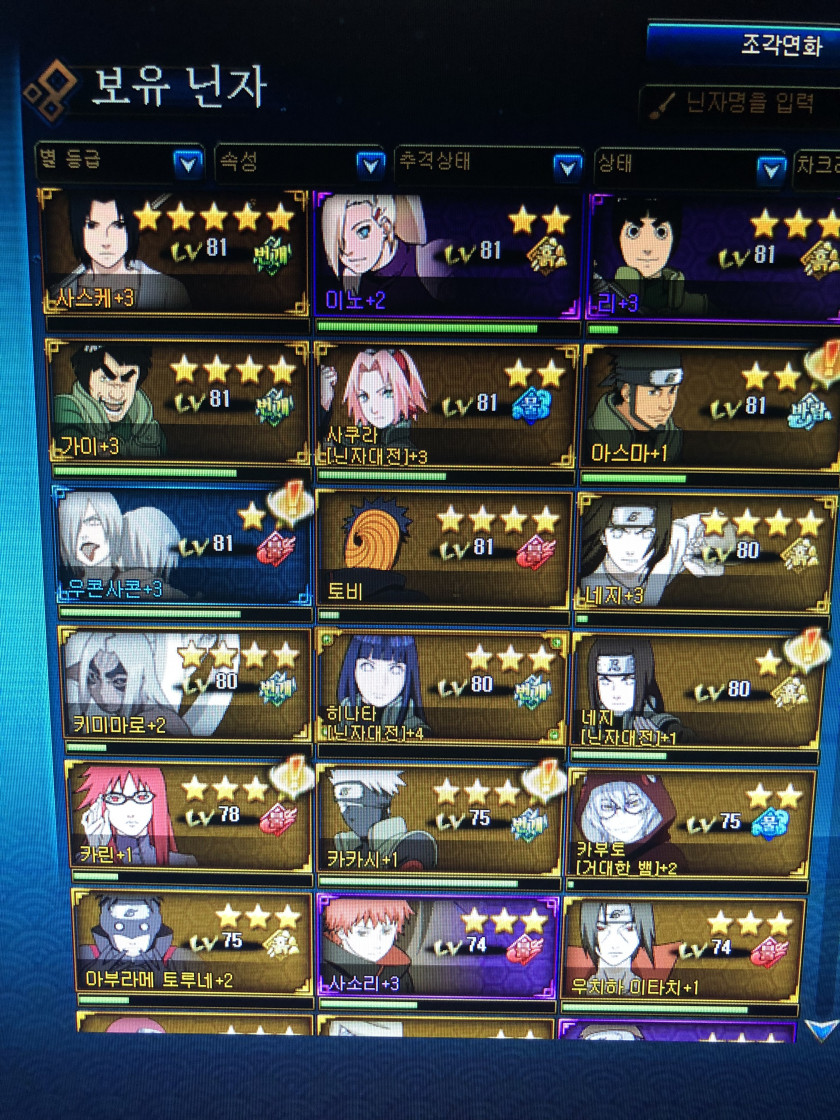Pick the 아부라메 토루네+2 ninja card
840x1120 pixels.
(x=192, y=942)
